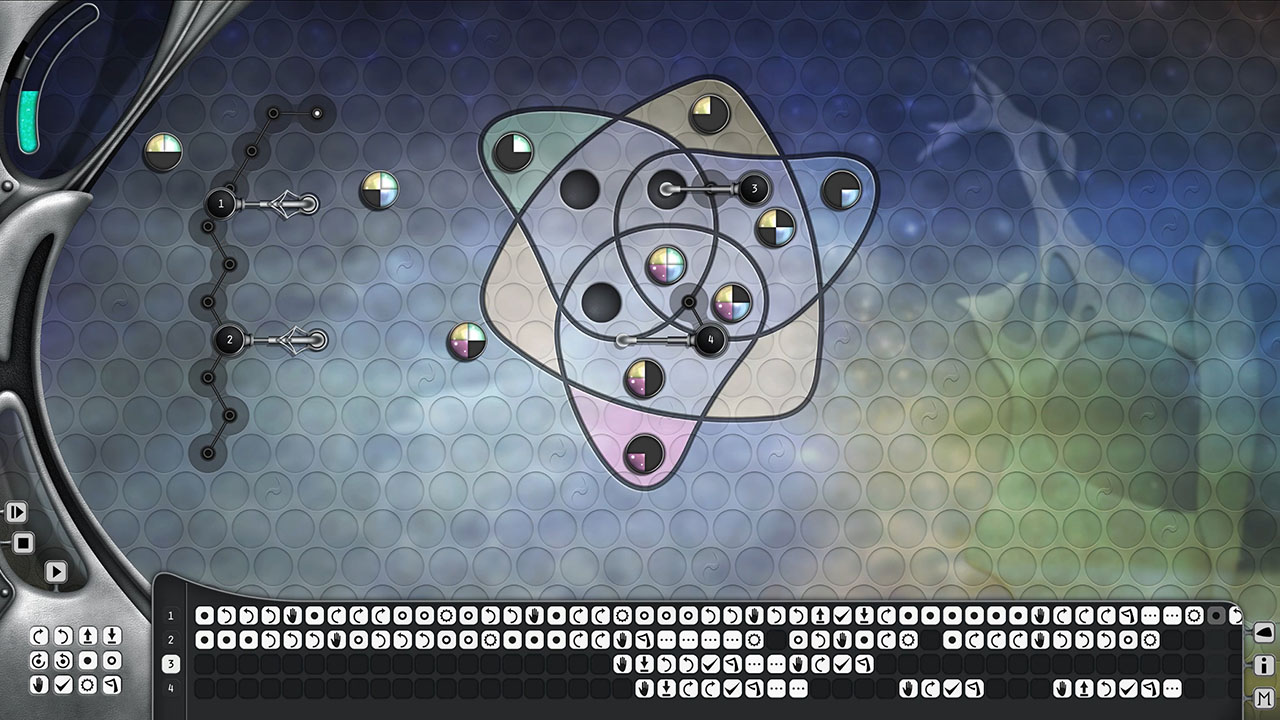Select the hand instruction in the palette

click(x=39, y=684)
